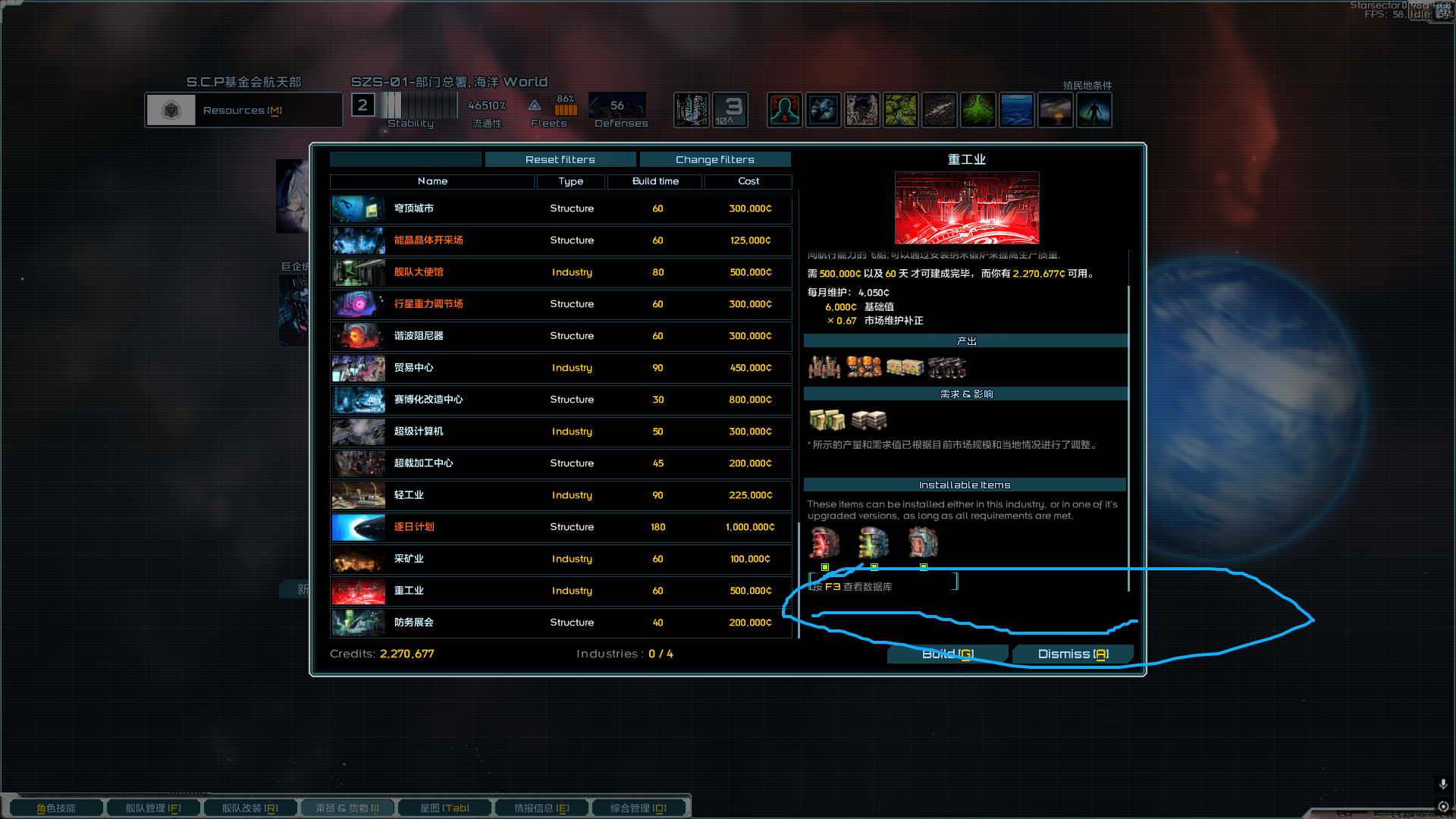Select the first installable item module icon
Image resolution: width=1456 pixels, height=819 pixels.
pyautogui.click(x=824, y=541)
